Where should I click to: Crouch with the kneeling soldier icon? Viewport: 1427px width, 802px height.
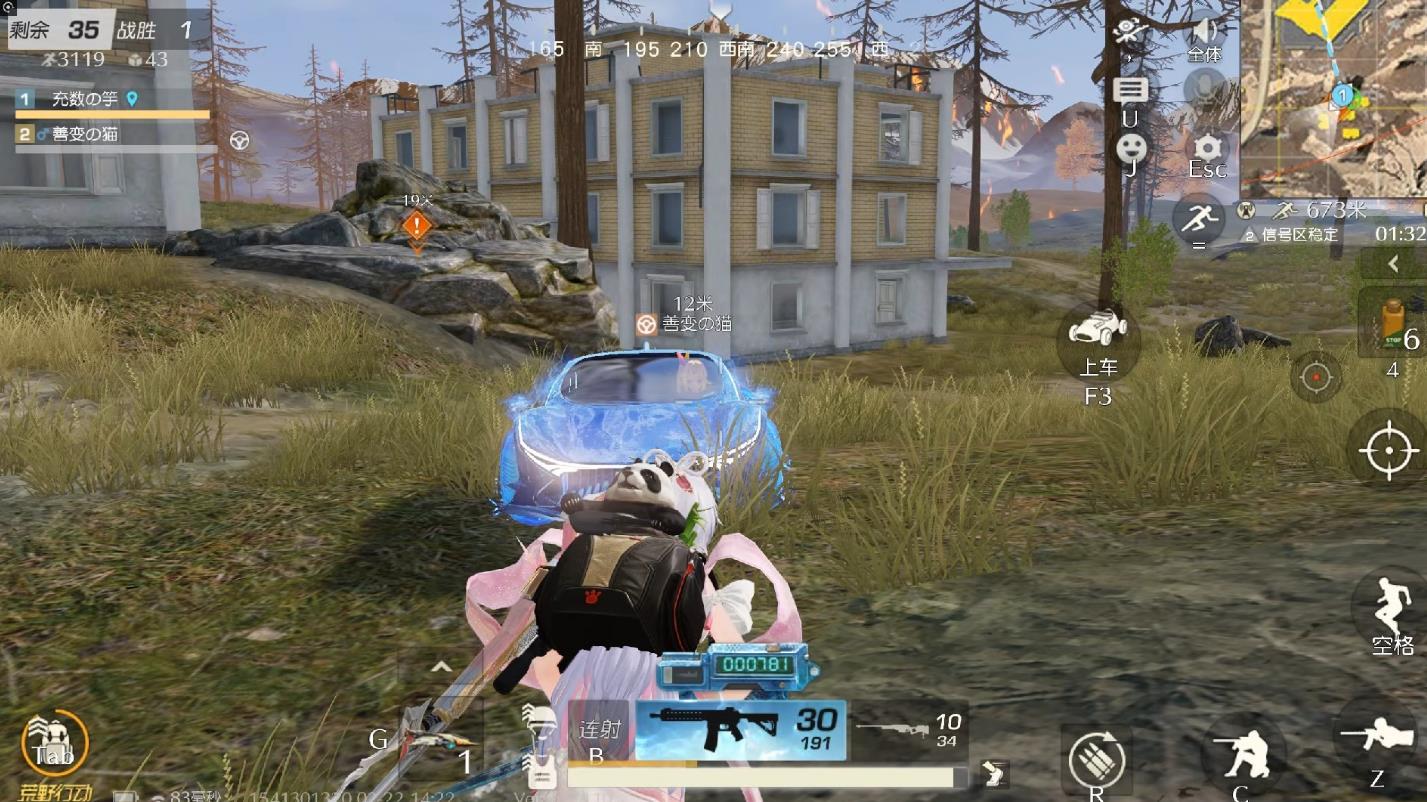click(1243, 752)
